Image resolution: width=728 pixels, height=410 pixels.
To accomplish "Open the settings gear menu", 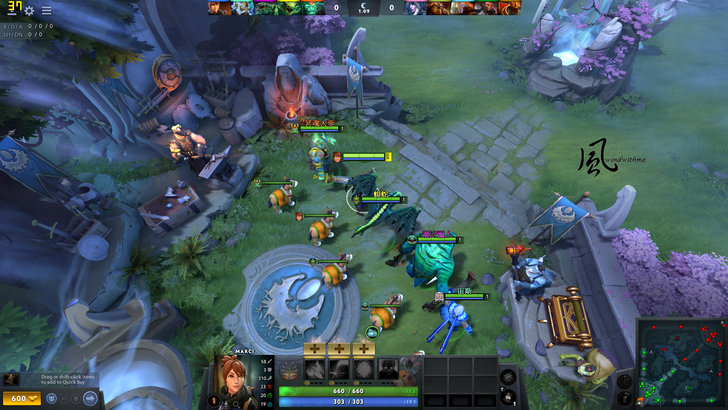I will [x=30, y=10].
